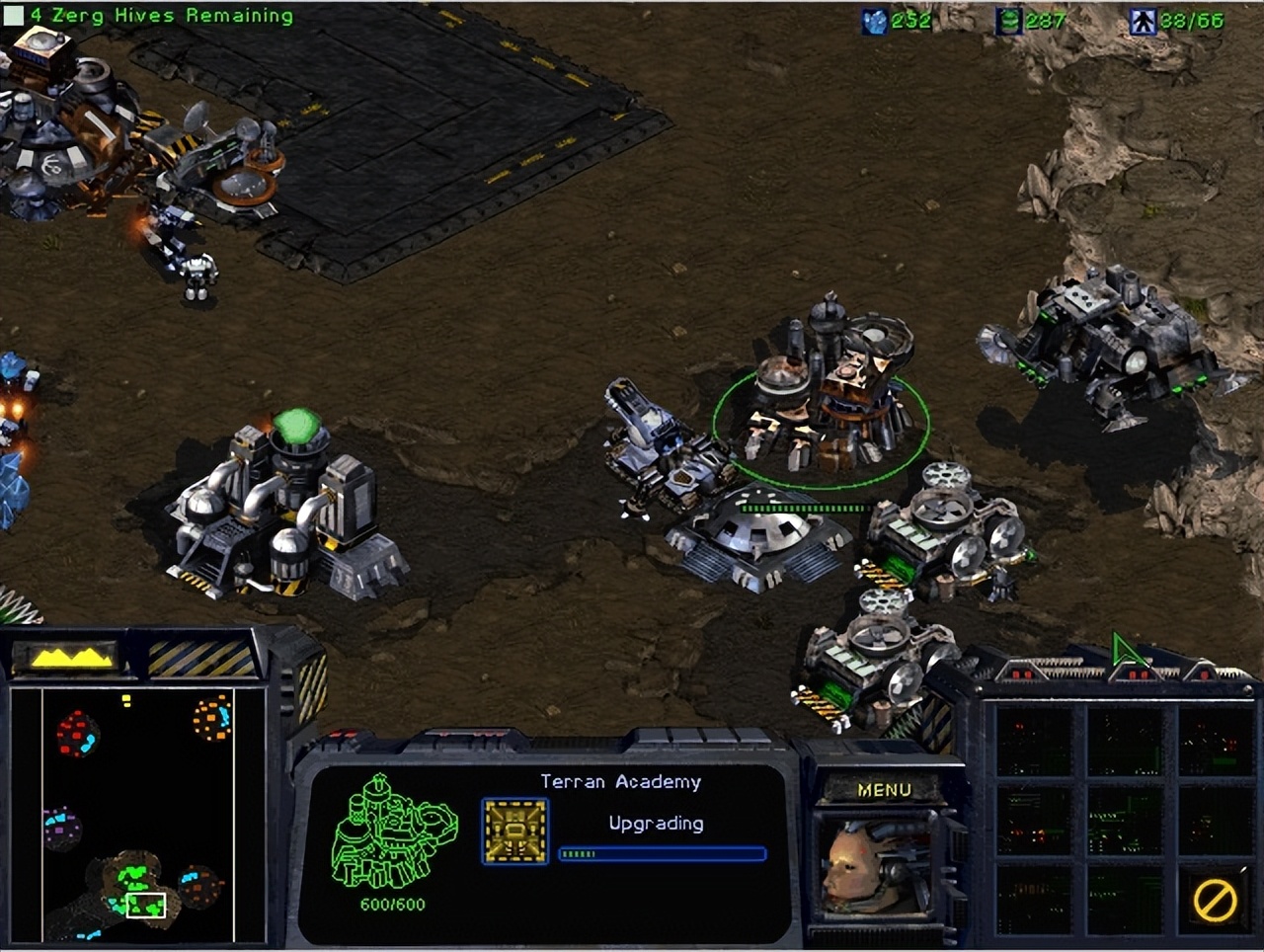Click the '4 Zerg Hives Remaining' objective text
1264x952 pixels.
click(158, 14)
